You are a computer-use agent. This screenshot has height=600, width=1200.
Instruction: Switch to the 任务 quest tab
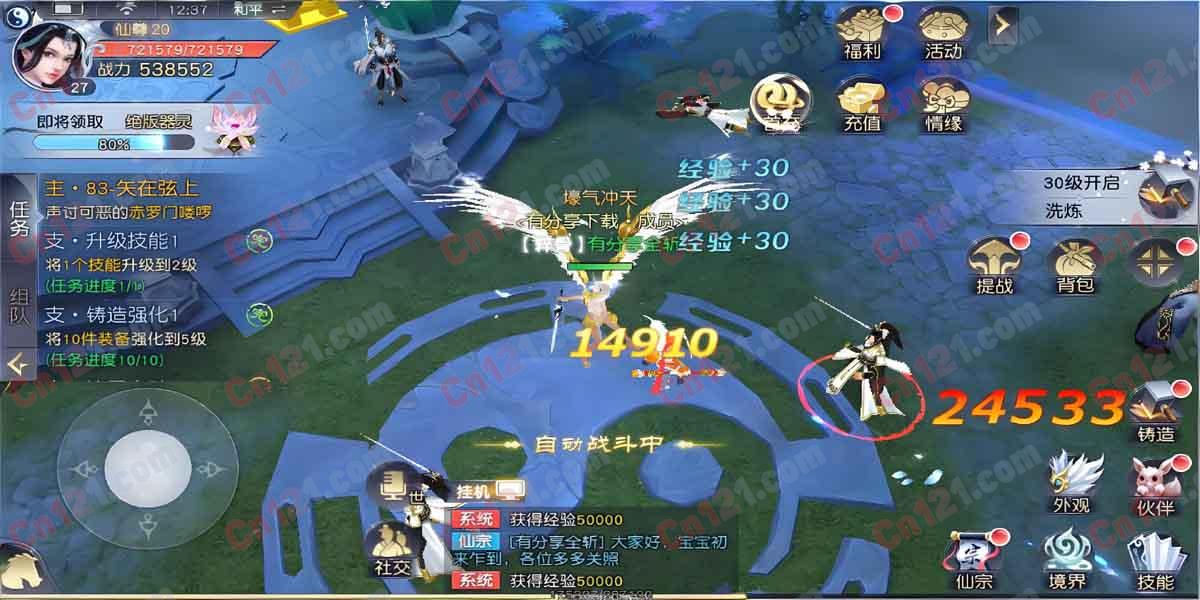pyautogui.click(x=19, y=218)
